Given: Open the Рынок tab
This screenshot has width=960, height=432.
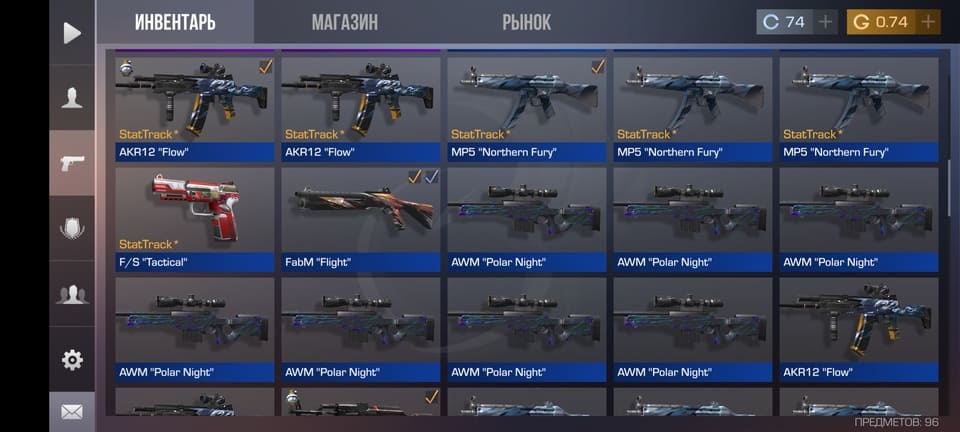Looking at the screenshot, I should pyautogui.click(x=526, y=22).
